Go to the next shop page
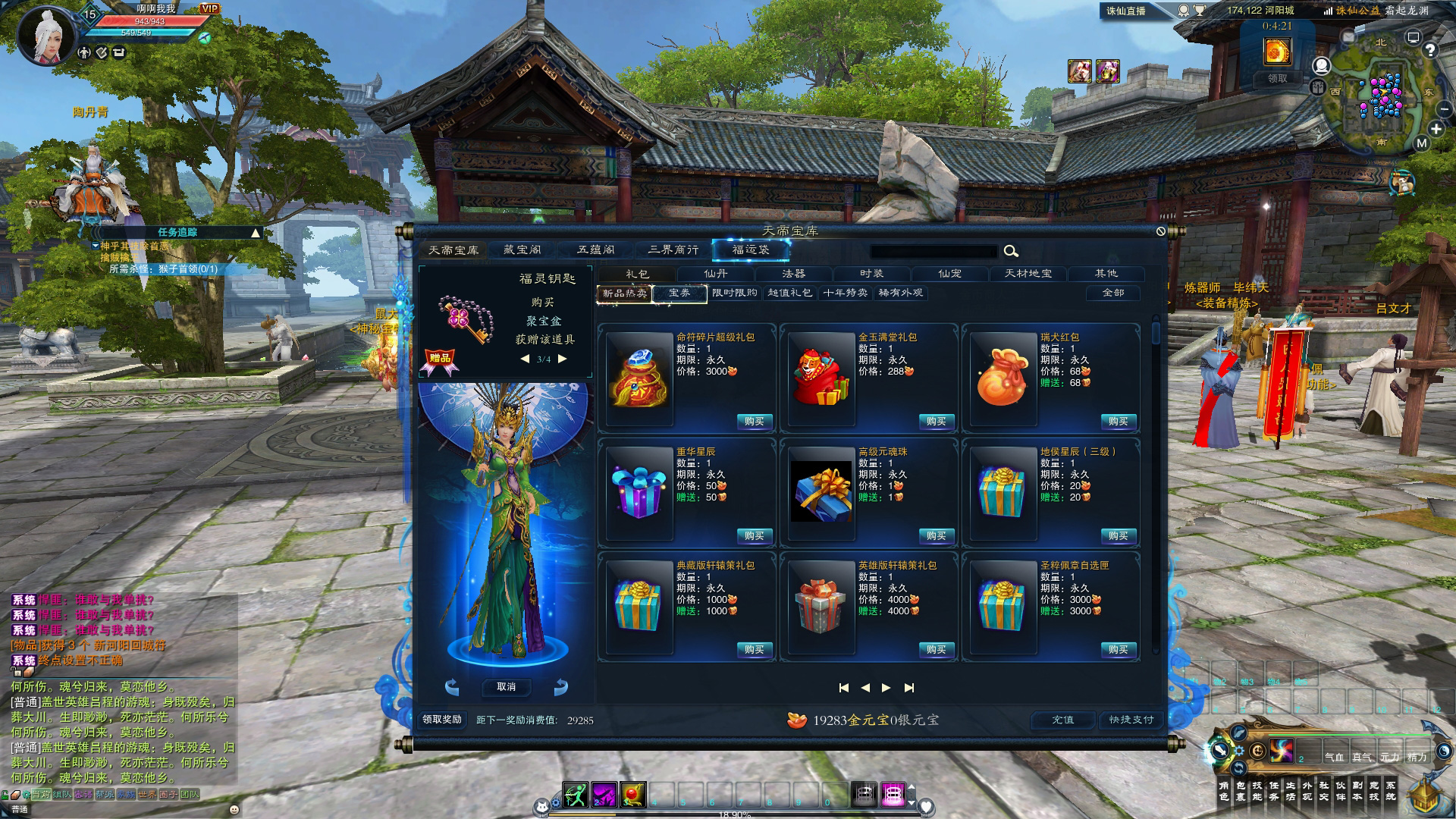Image resolution: width=1456 pixels, height=819 pixels. coord(886,688)
